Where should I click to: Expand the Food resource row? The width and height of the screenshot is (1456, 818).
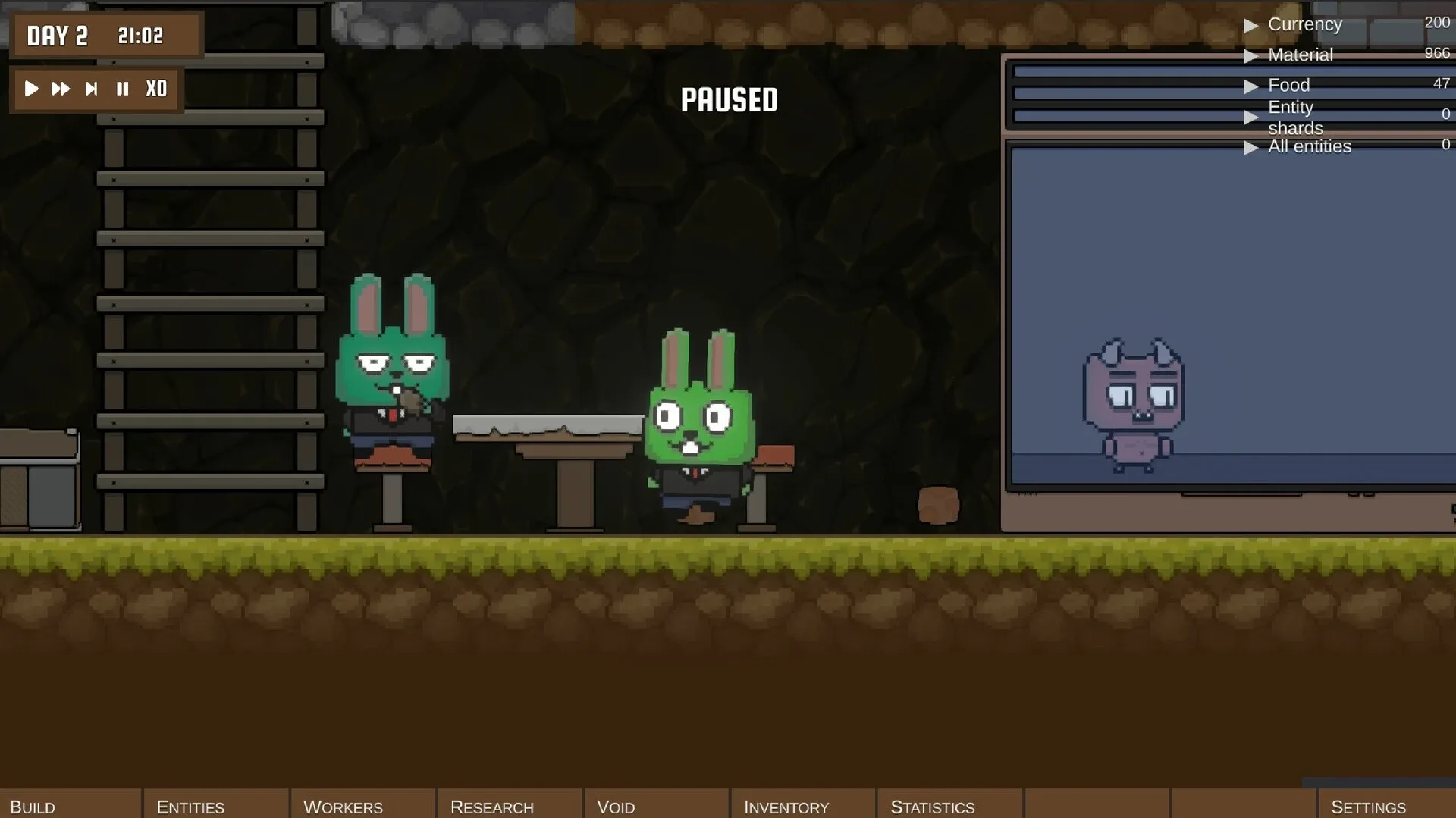click(1252, 86)
